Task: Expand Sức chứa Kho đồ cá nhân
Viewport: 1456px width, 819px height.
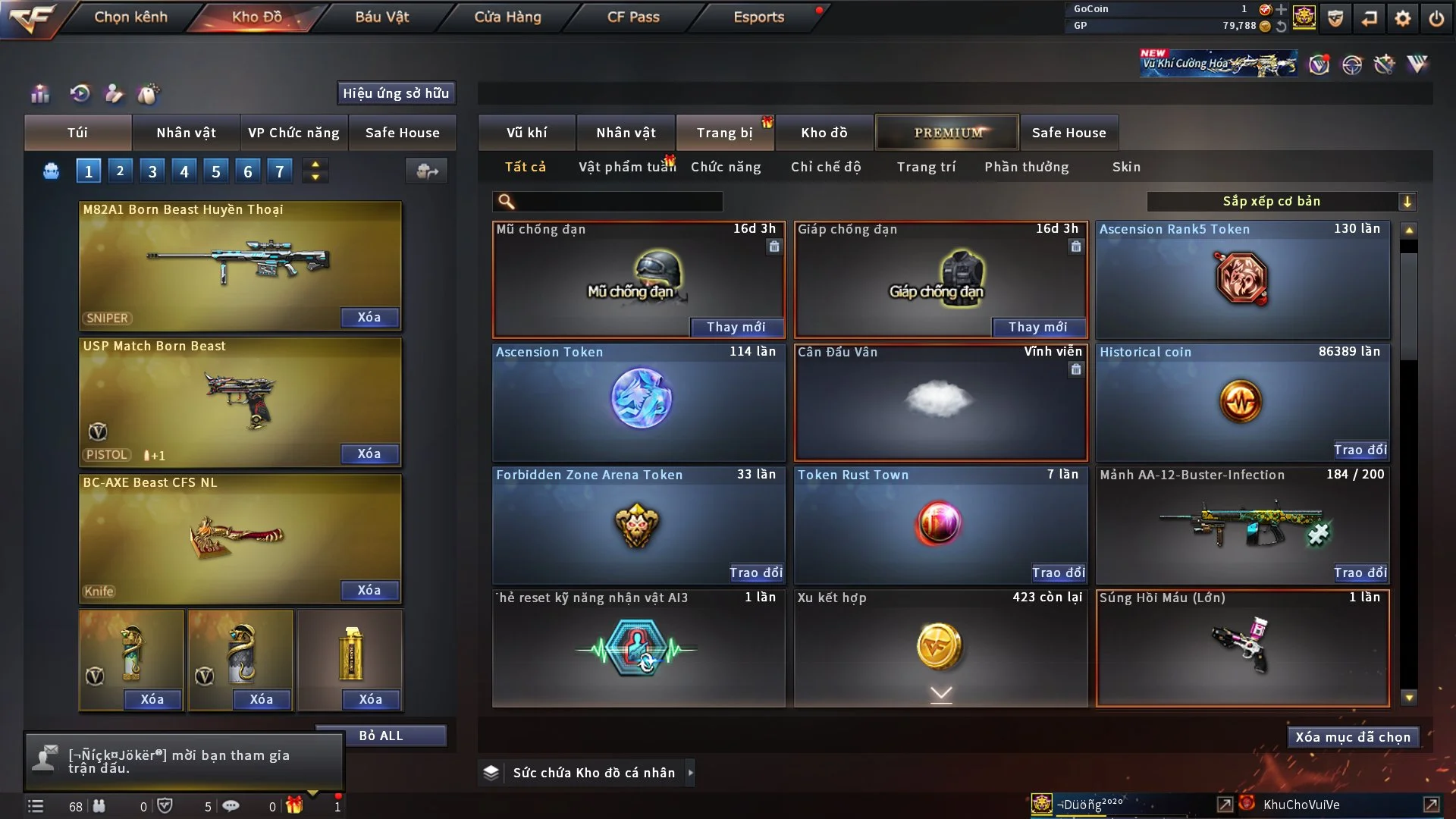Action: (x=690, y=773)
